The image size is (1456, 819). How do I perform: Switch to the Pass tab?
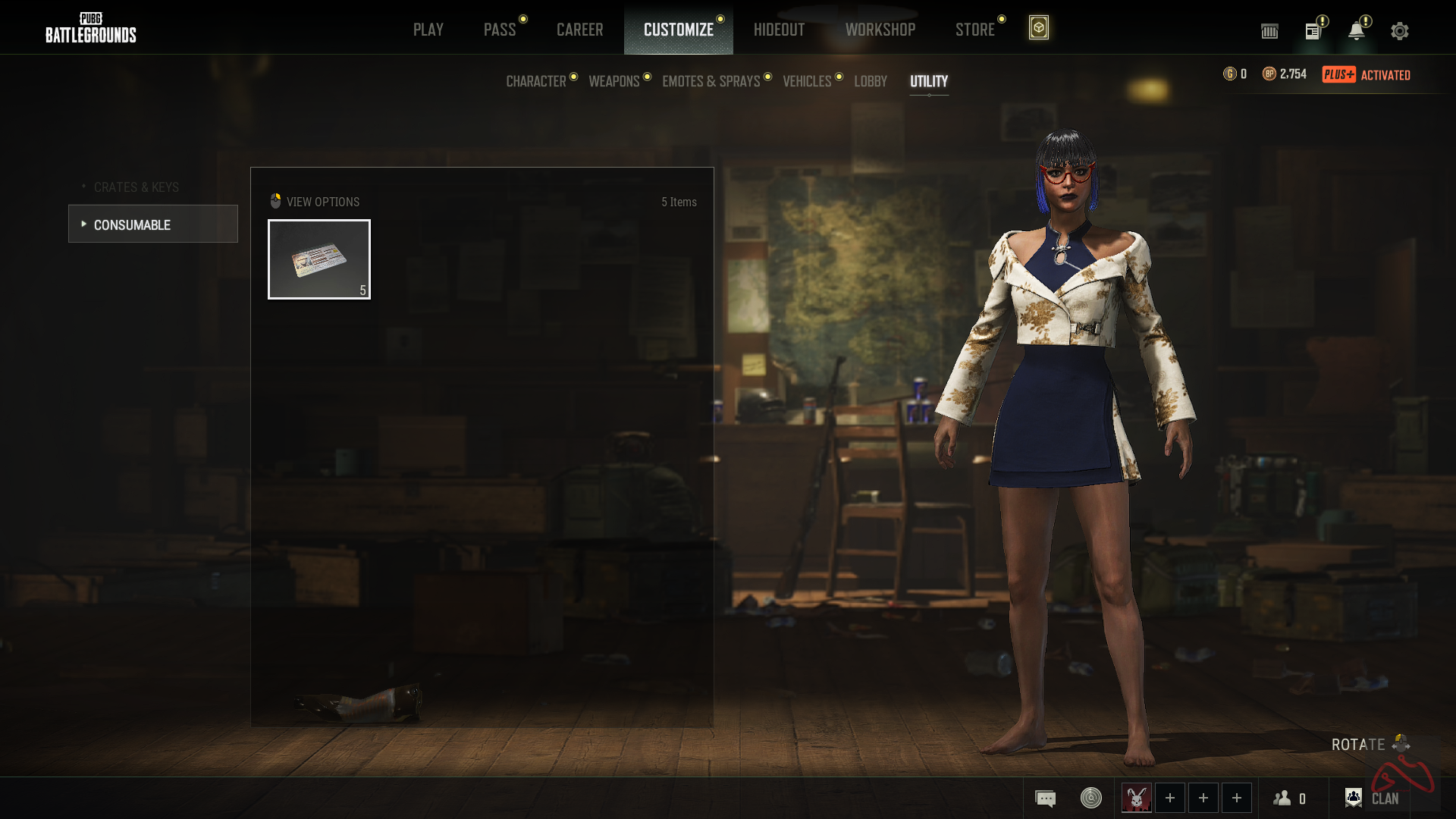click(x=500, y=30)
